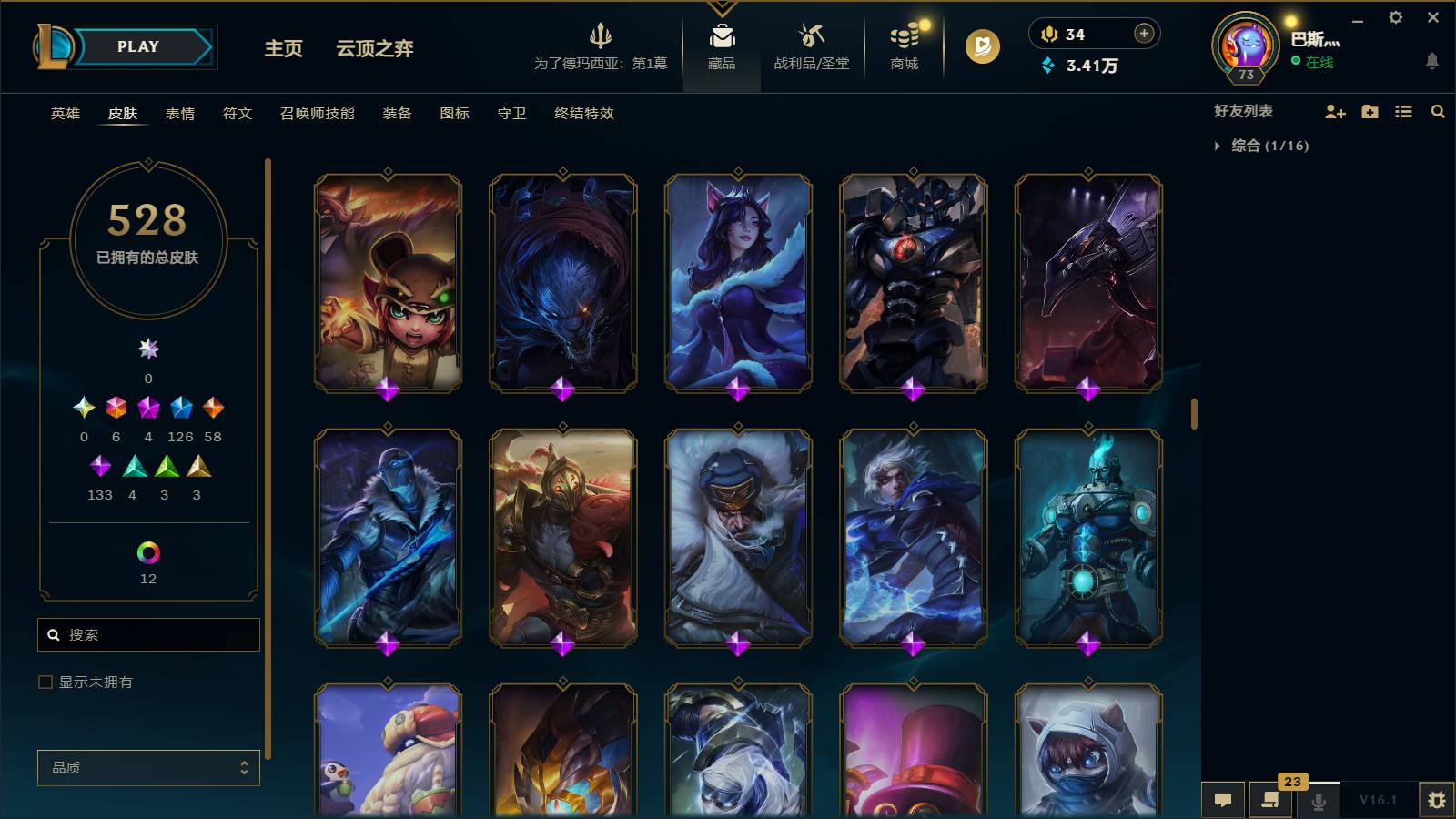
Task: Open the friend list search icon
Action: (1438, 111)
